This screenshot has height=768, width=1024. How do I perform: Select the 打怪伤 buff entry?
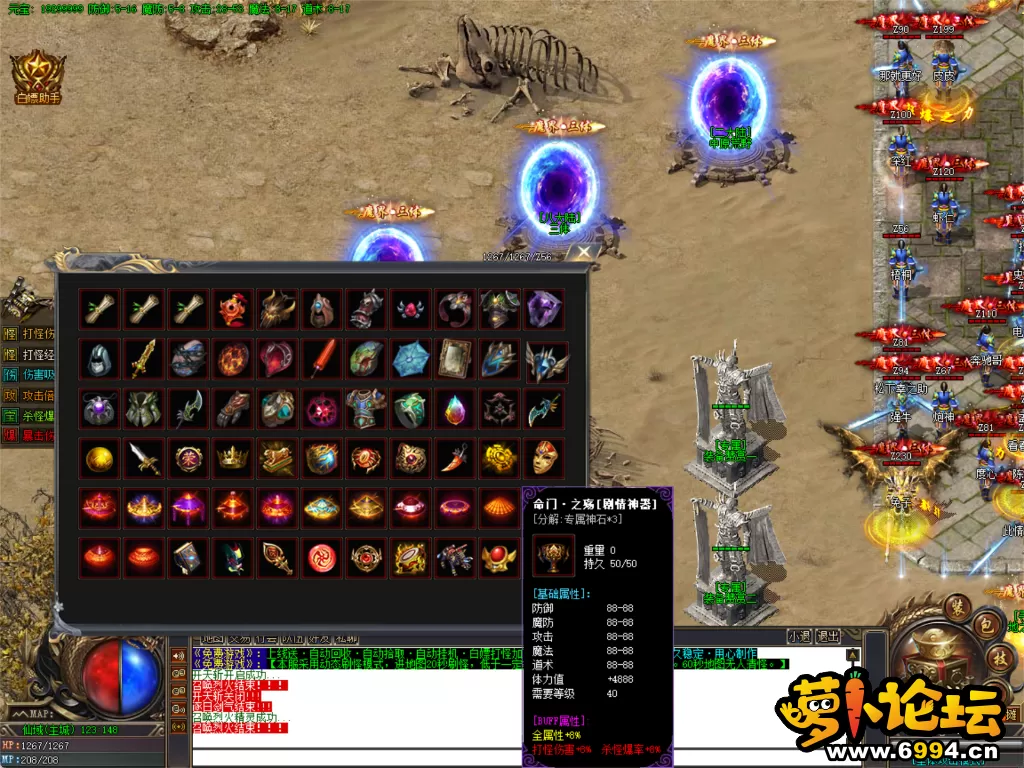28,332
